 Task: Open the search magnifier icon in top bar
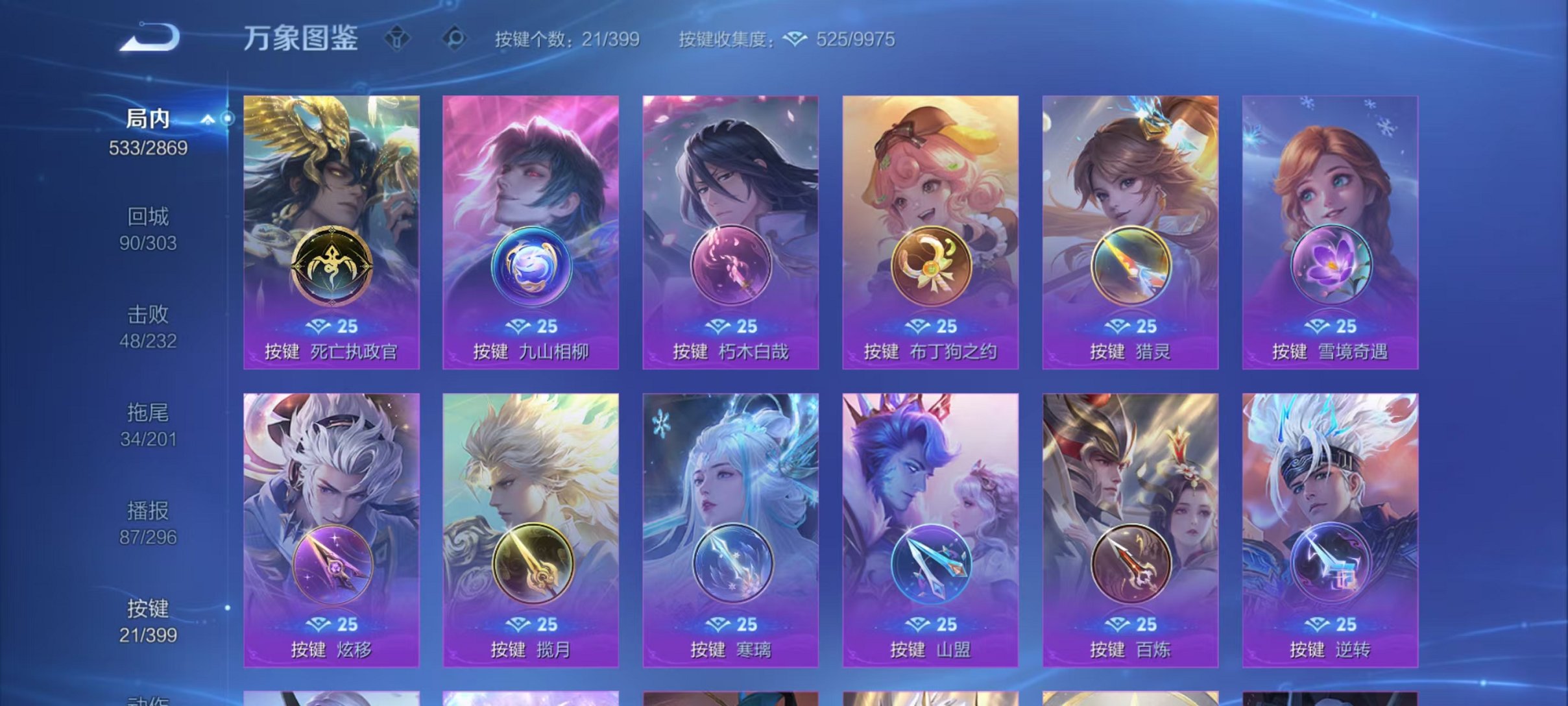456,39
